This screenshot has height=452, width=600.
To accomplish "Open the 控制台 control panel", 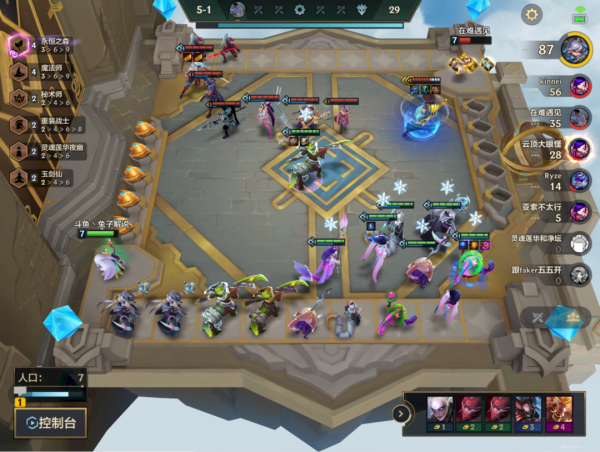I will click(x=51, y=422).
